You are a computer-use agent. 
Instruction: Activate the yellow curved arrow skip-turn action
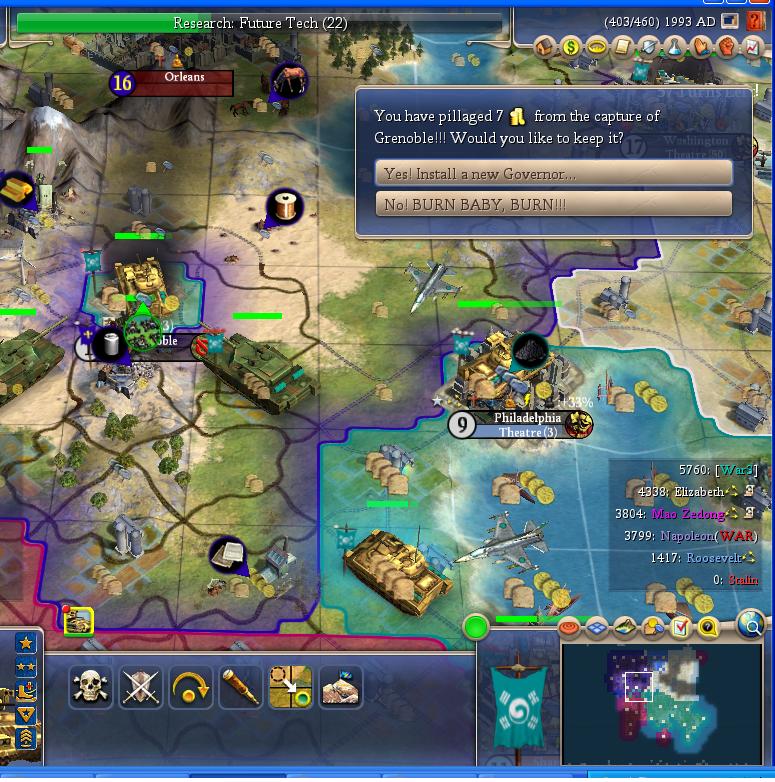pyautogui.click(x=190, y=687)
